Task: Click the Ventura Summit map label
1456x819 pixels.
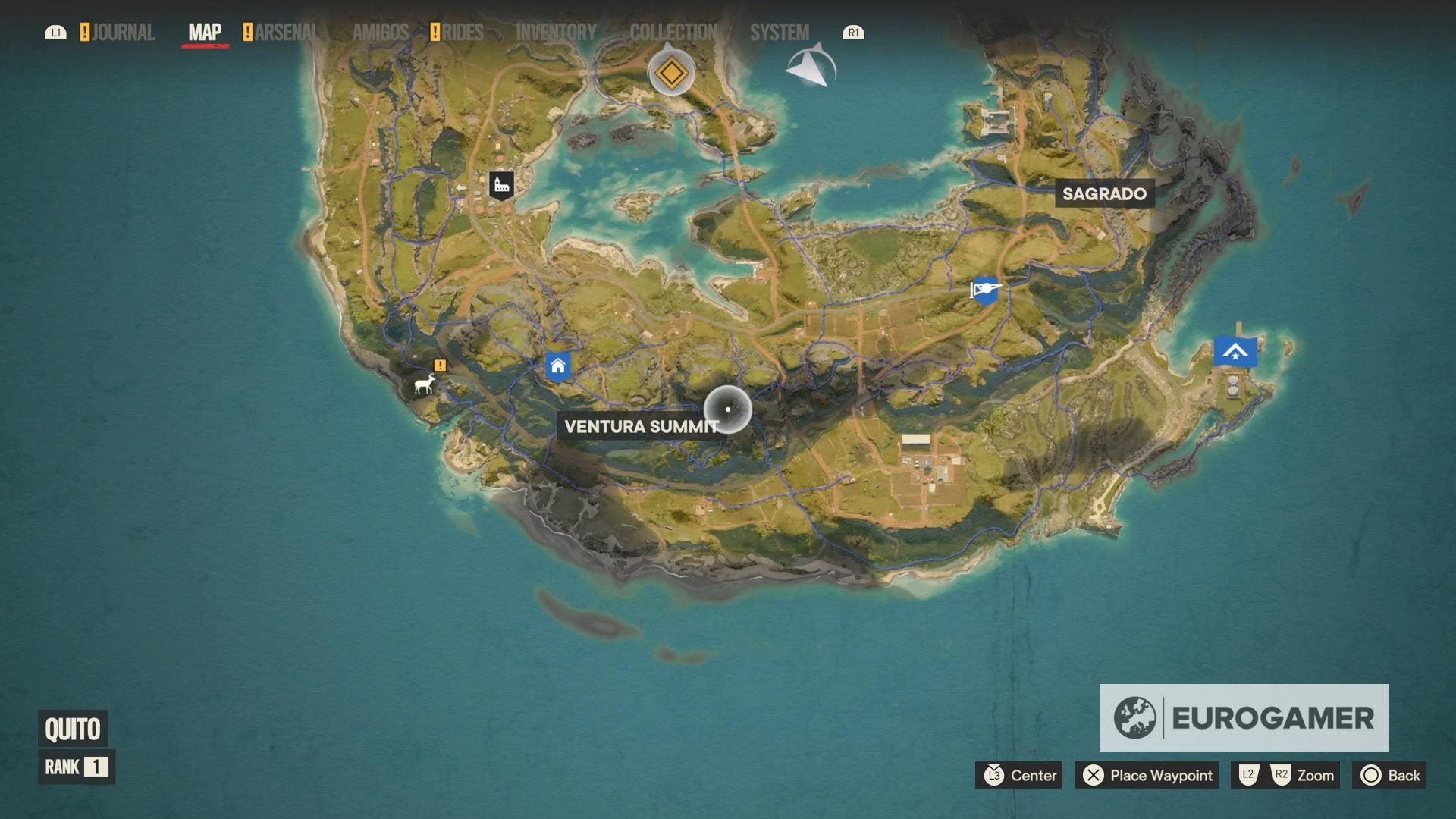Action: click(x=639, y=426)
